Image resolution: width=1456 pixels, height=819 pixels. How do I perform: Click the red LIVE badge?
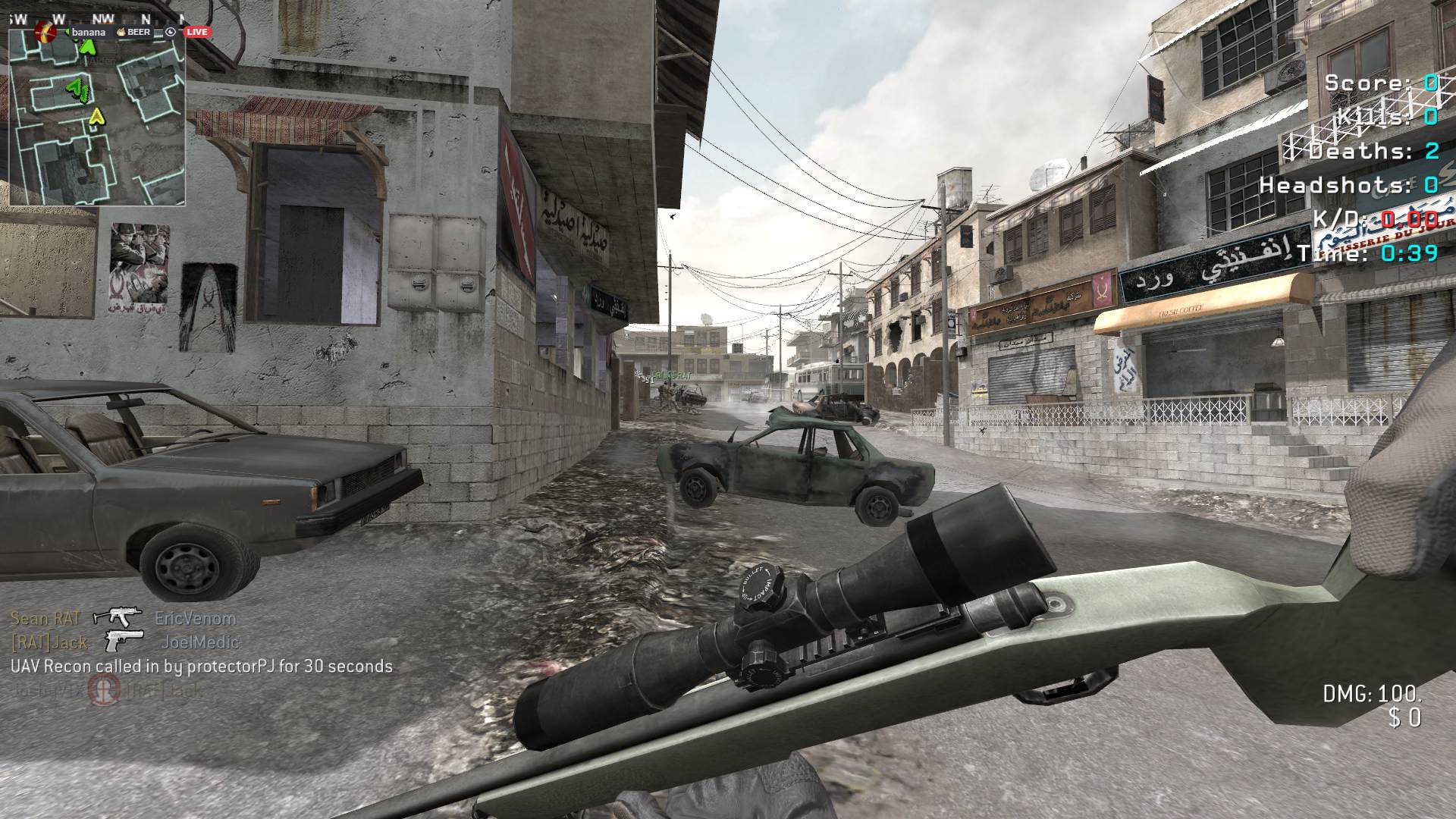[x=197, y=32]
